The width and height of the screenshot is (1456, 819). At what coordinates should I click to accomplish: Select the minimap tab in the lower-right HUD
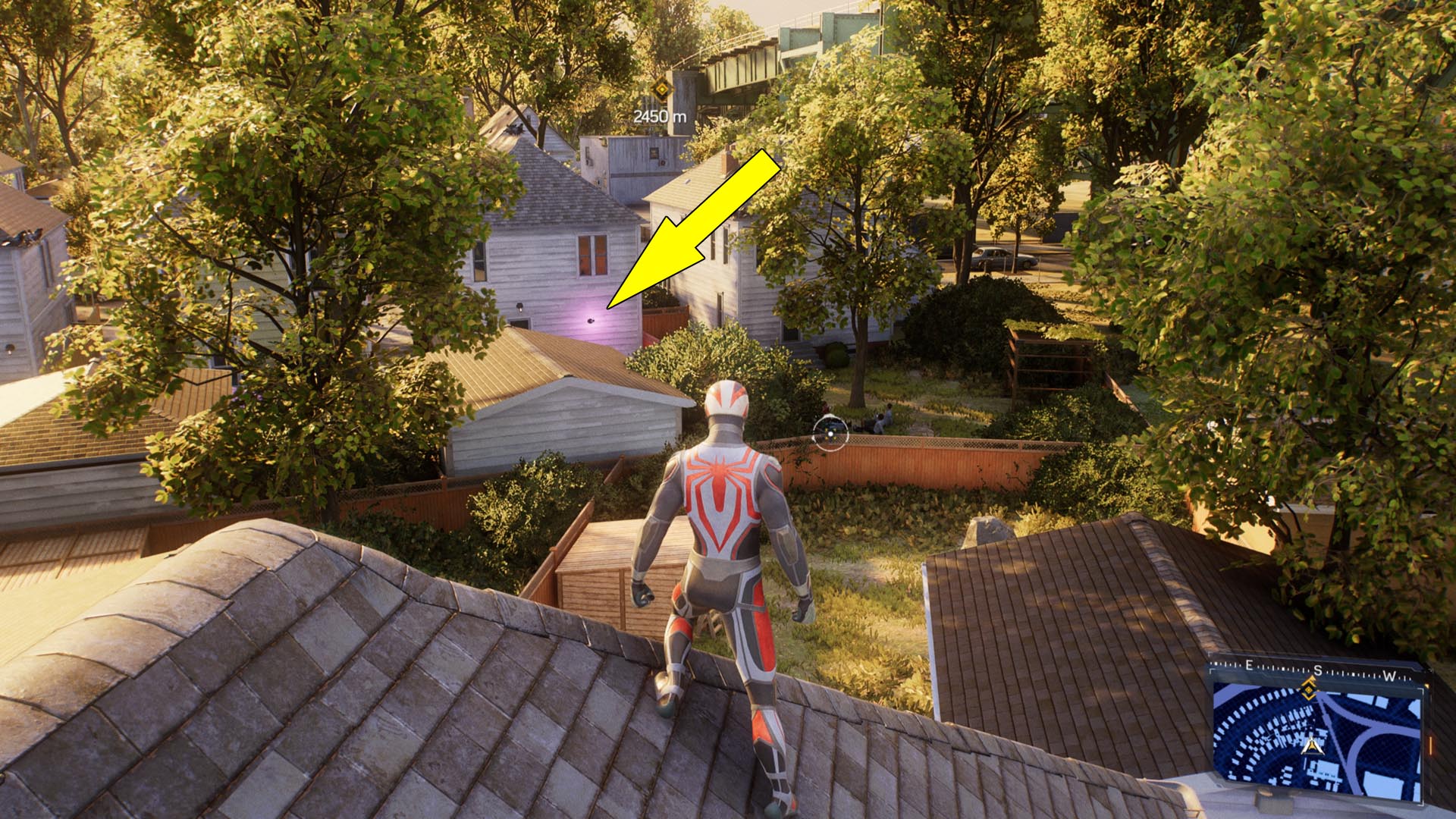coord(1319,743)
